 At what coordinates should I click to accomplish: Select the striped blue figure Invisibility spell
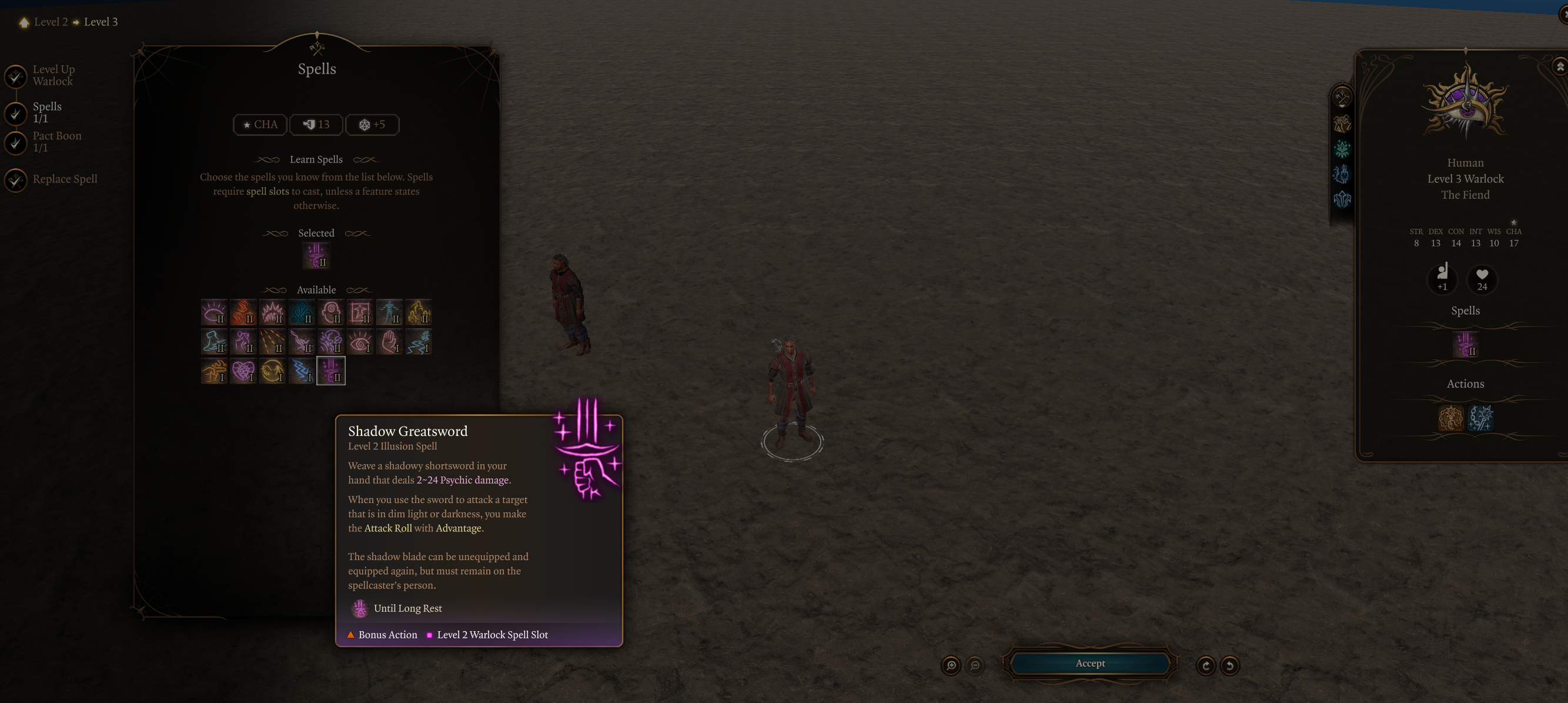(389, 312)
